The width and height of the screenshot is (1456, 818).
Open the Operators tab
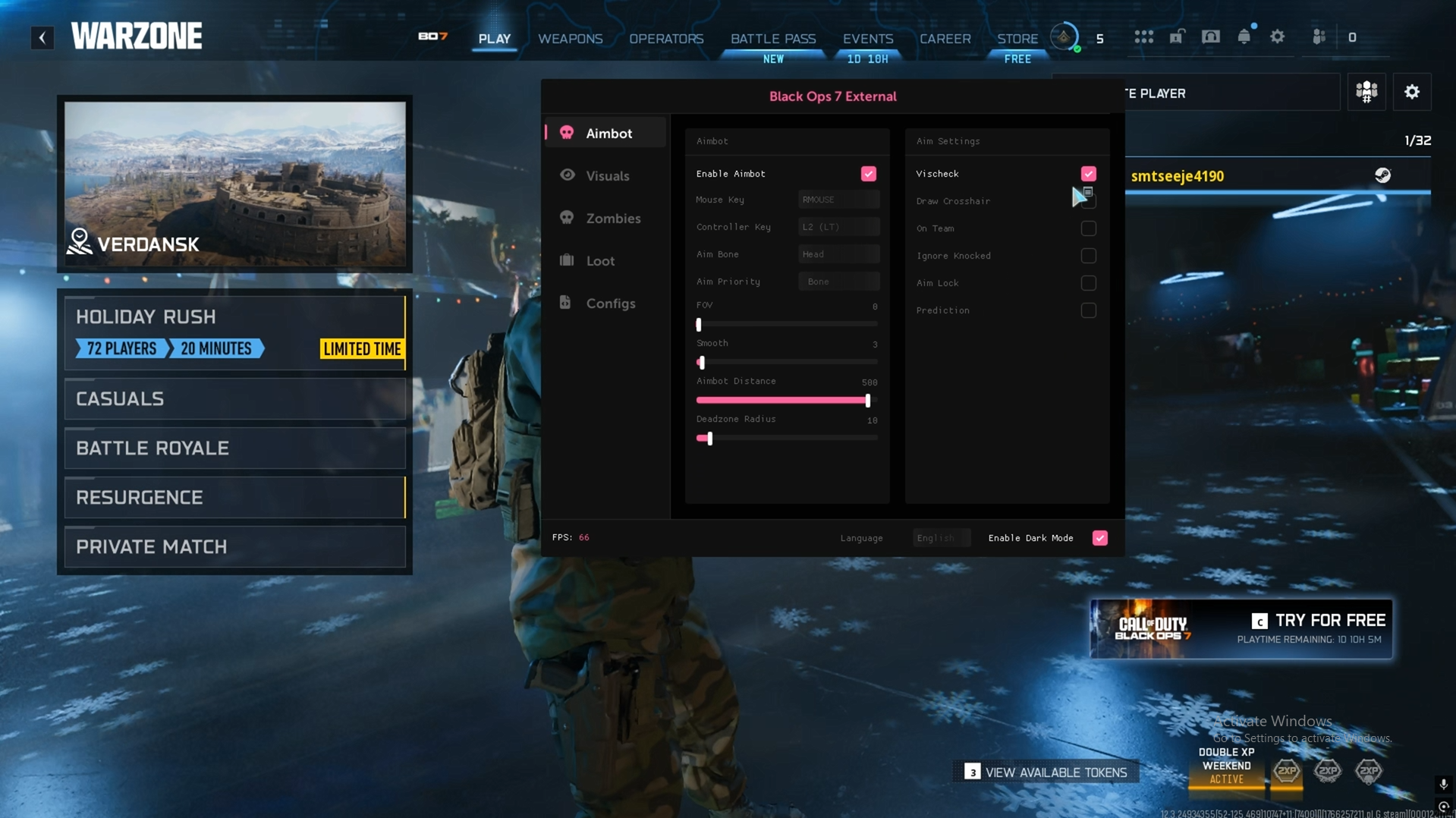pyautogui.click(x=666, y=39)
